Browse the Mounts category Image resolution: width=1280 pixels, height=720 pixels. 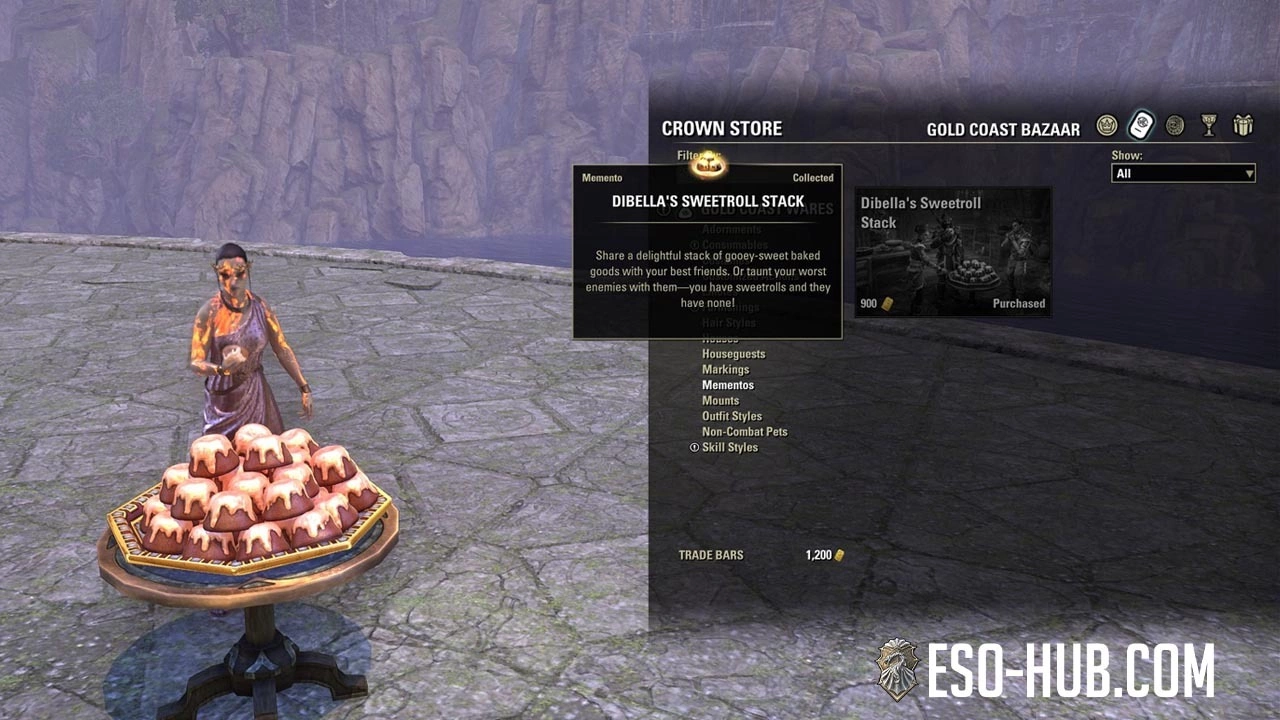coord(720,401)
